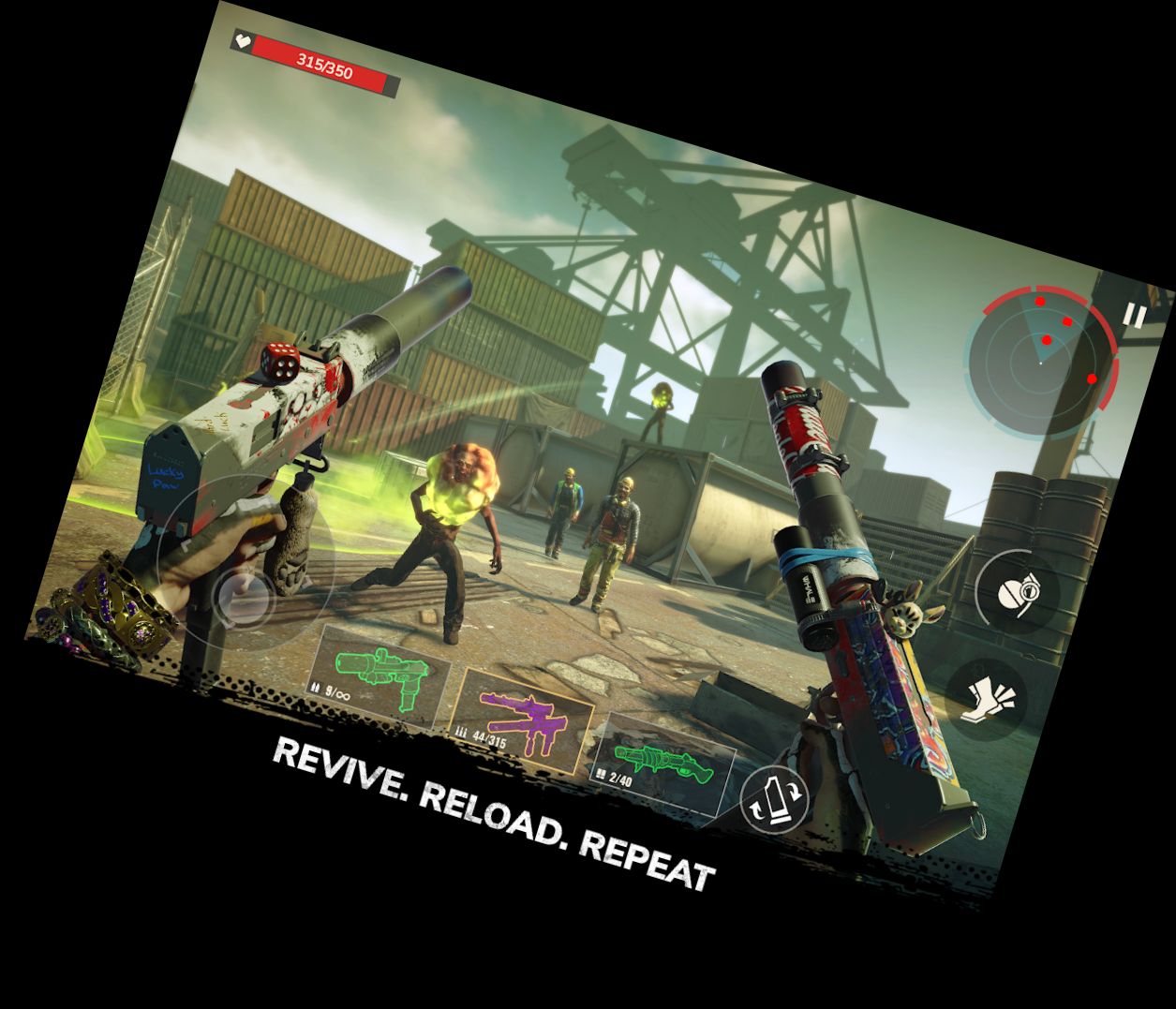Screen dimensions: 1176x1009
Task: Touch the virtual movement joystick
Action: [244, 595]
